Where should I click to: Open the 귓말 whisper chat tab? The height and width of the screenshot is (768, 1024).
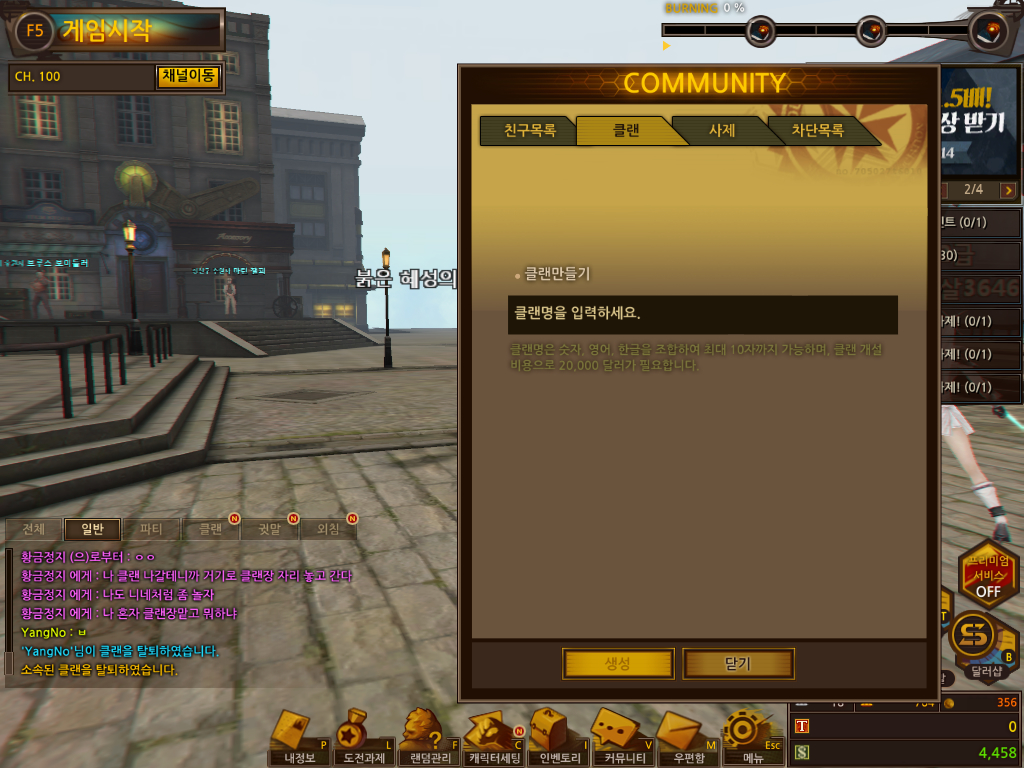tap(269, 529)
